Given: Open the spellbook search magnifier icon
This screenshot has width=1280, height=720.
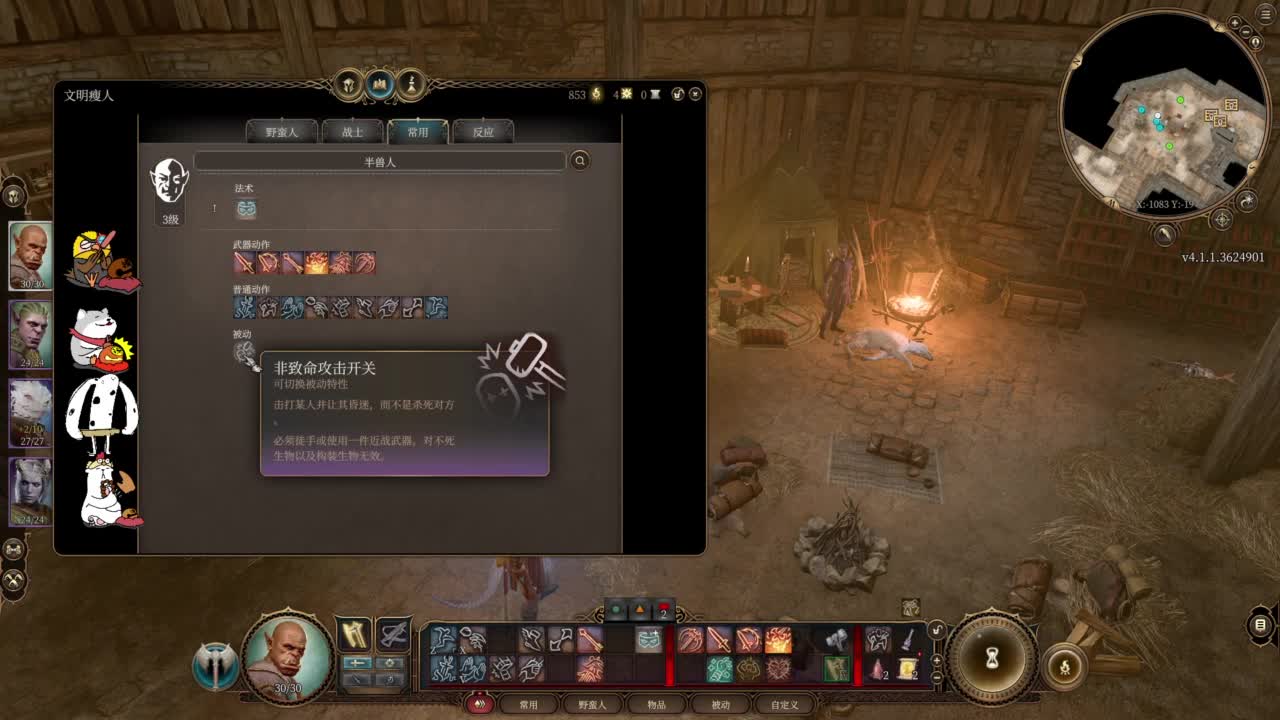Looking at the screenshot, I should pos(579,162).
